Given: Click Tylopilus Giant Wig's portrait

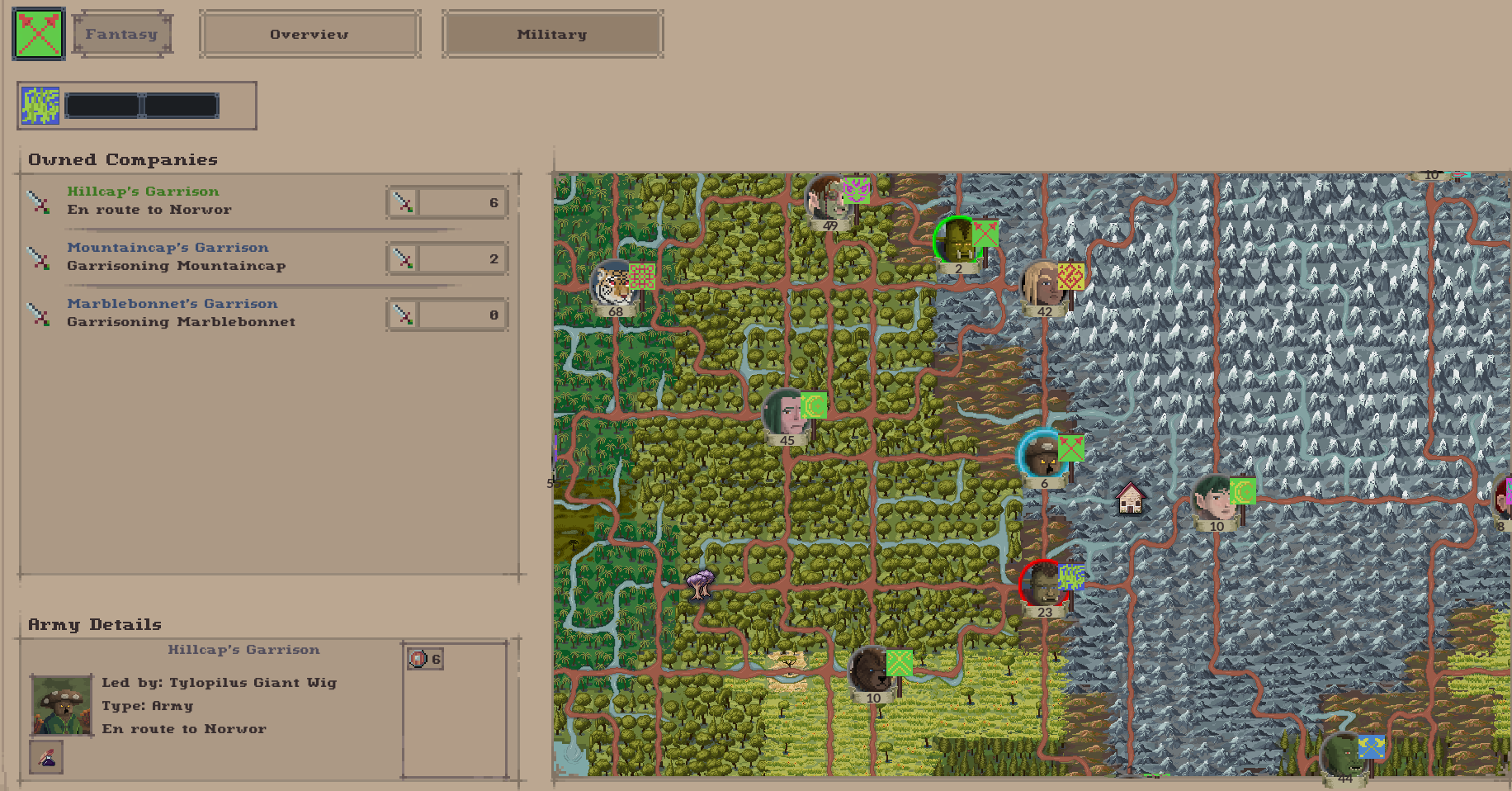Looking at the screenshot, I should coord(62,704).
